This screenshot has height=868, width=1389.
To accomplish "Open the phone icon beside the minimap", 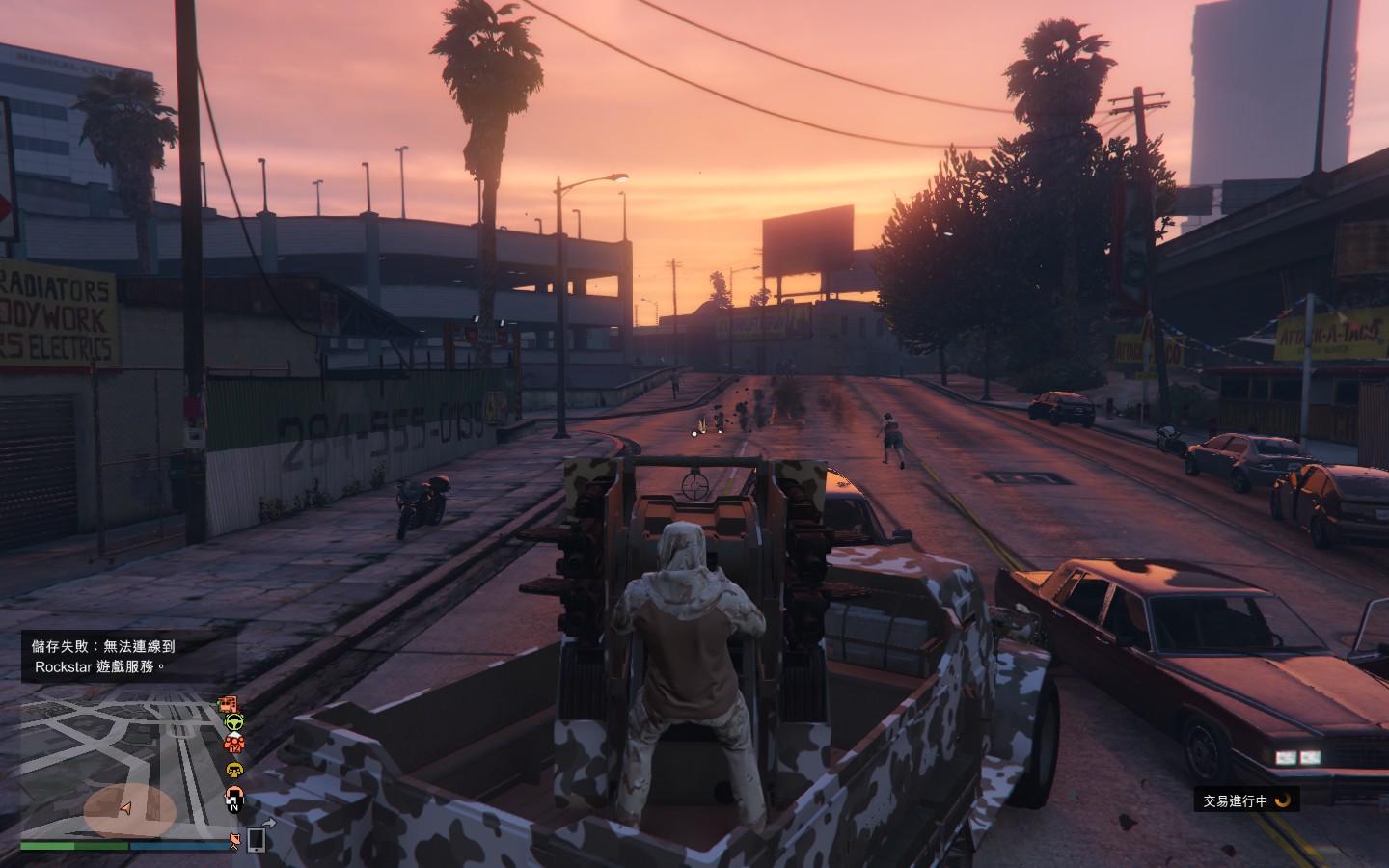I will 257,839.
